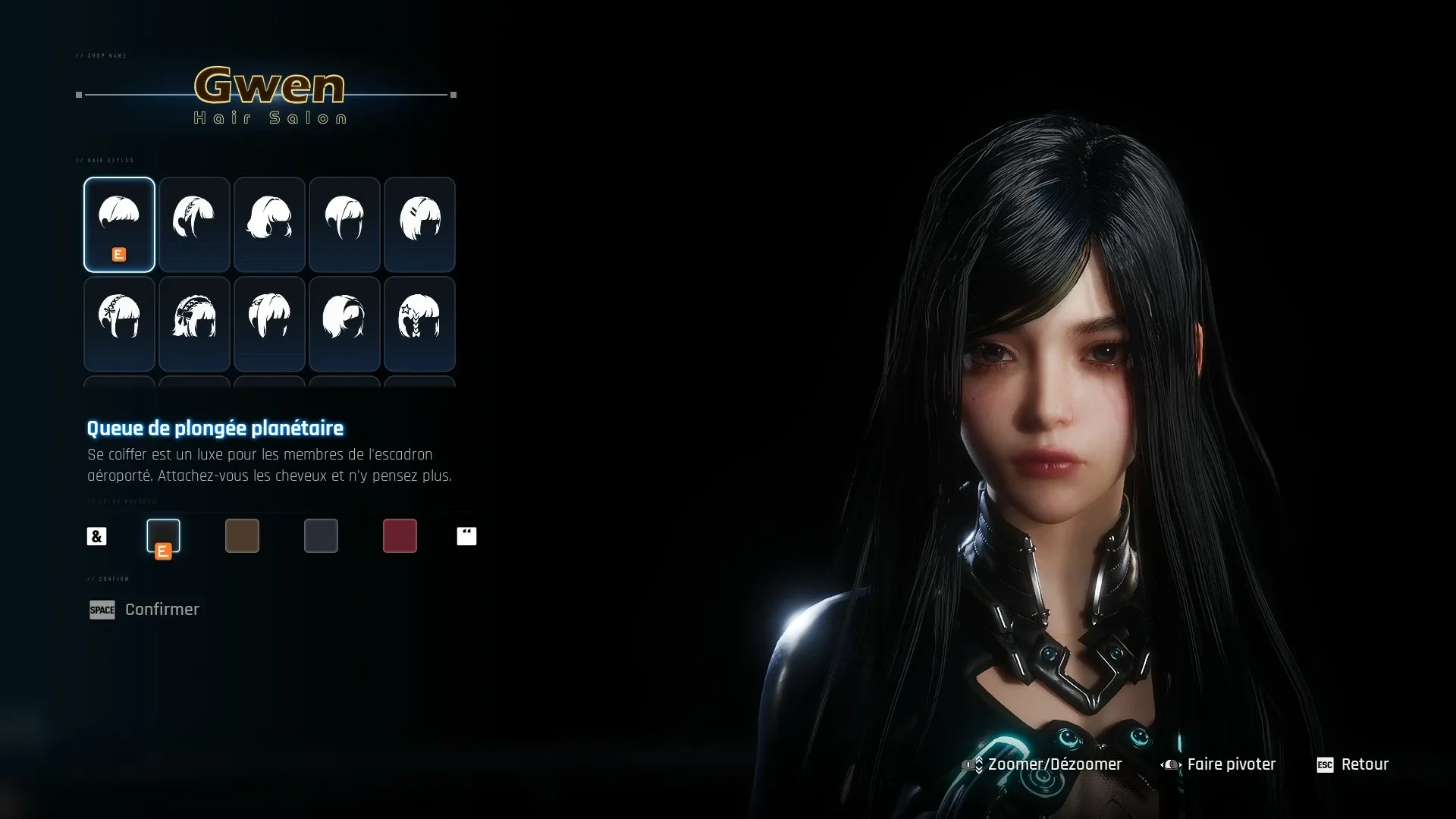Click Confirmer to confirm the hairstyle
Image resolution: width=1456 pixels, height=819 pixels.
click(162, 610)
